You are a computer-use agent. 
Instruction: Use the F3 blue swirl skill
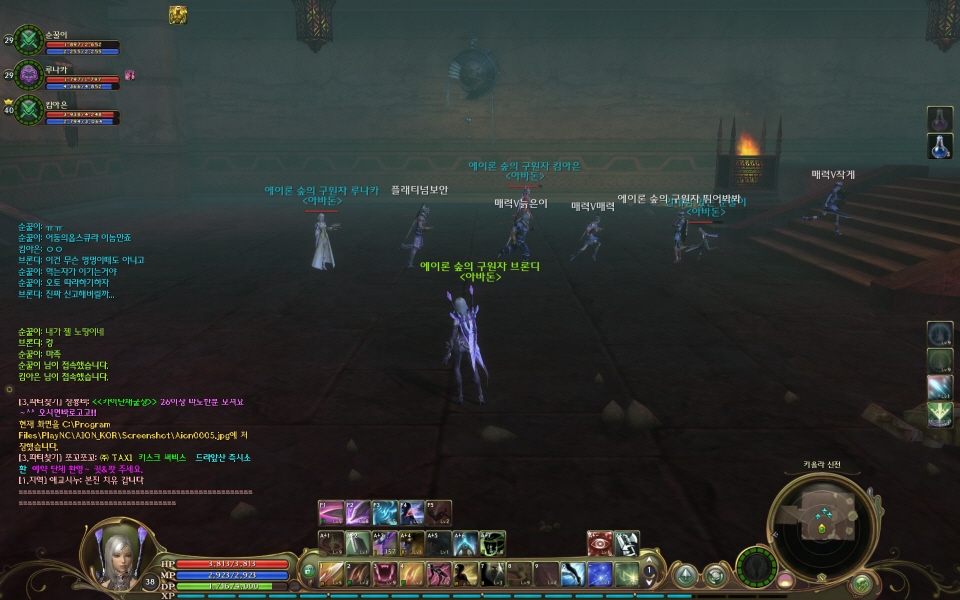point(385,513)
